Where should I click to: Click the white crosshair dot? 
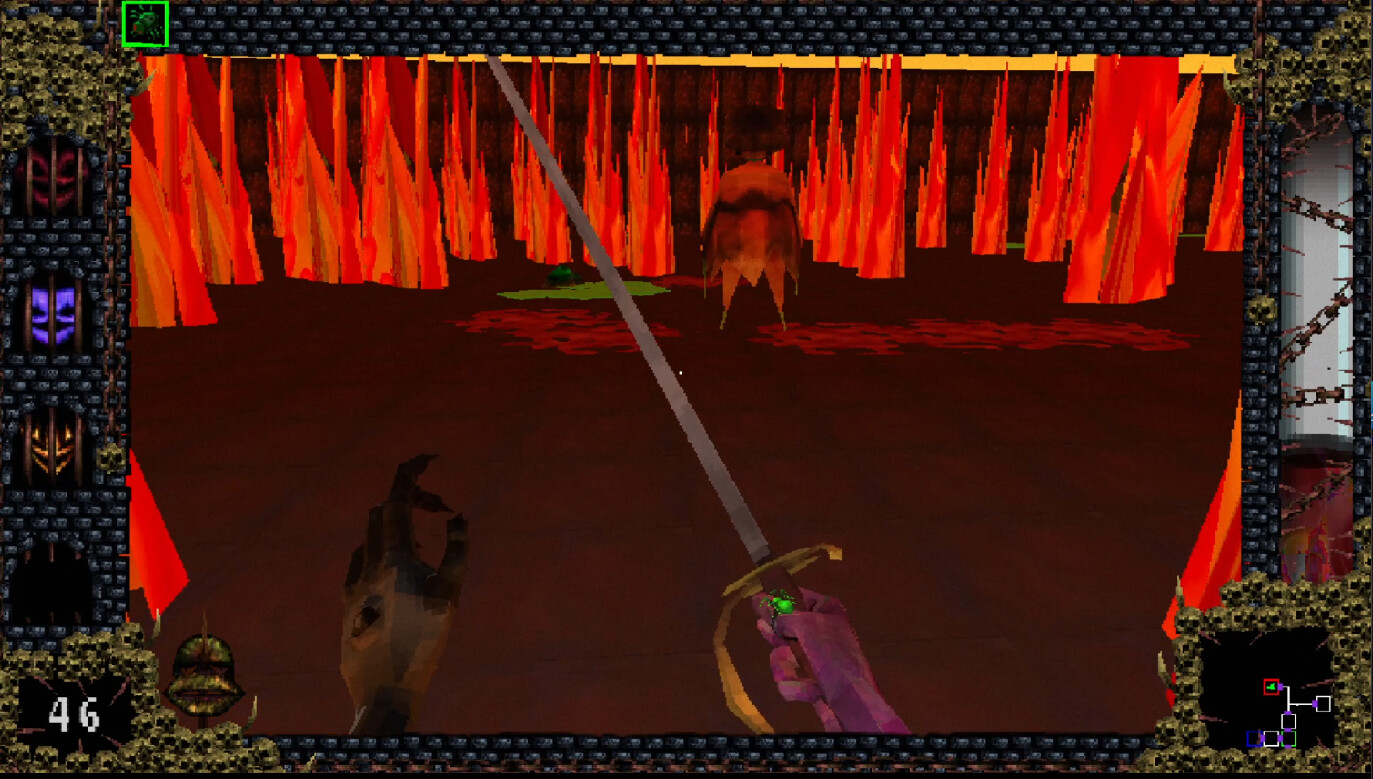pyautogui.click(x=682, y=371)
